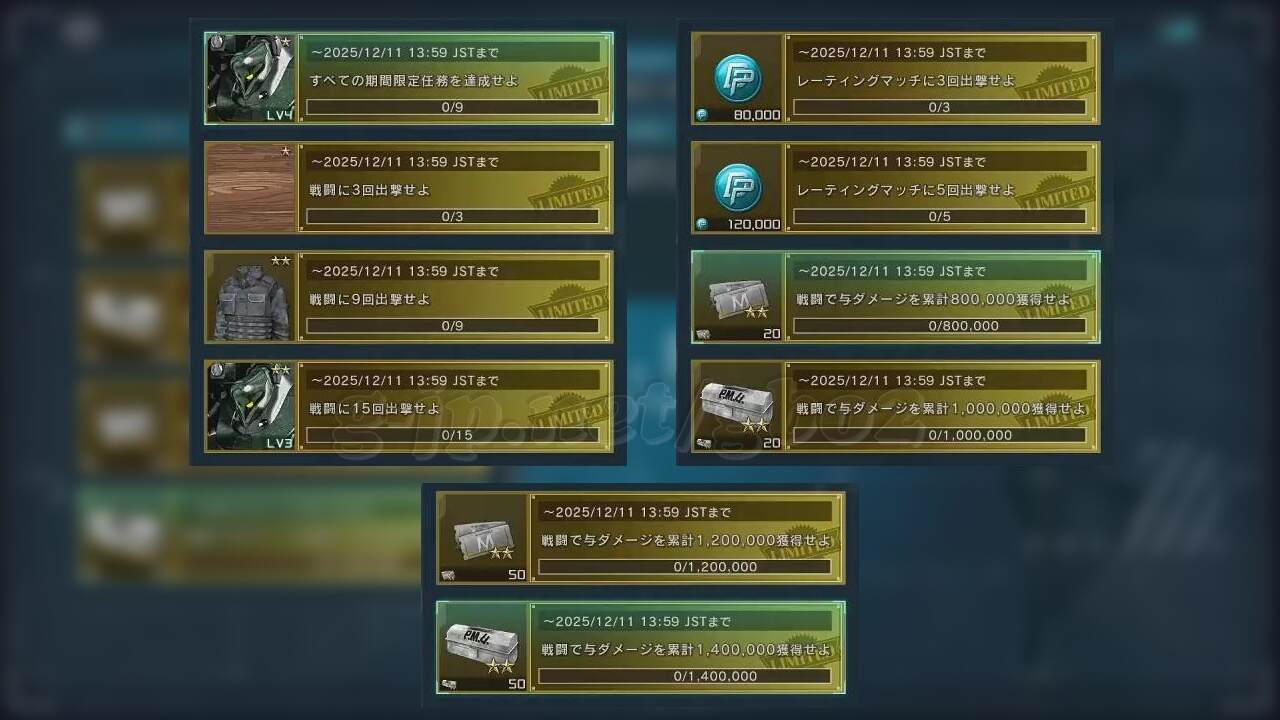Viewport: 1280px width, 720px height.
Task: Select the sortie 15 times mission row
Action: [455, 407]
